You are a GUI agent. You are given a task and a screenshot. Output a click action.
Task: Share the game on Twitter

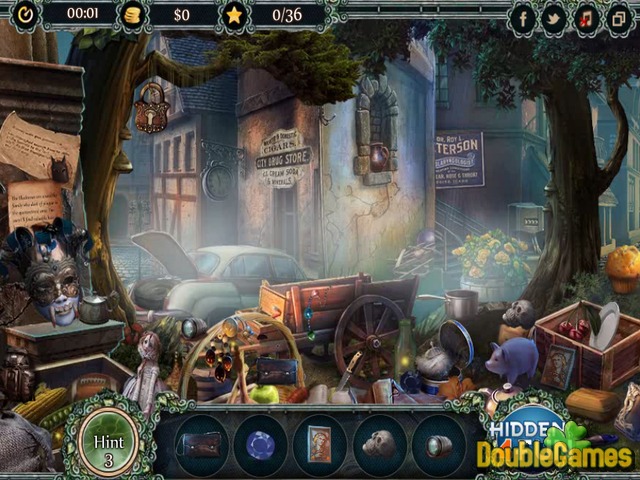(553, 17)
